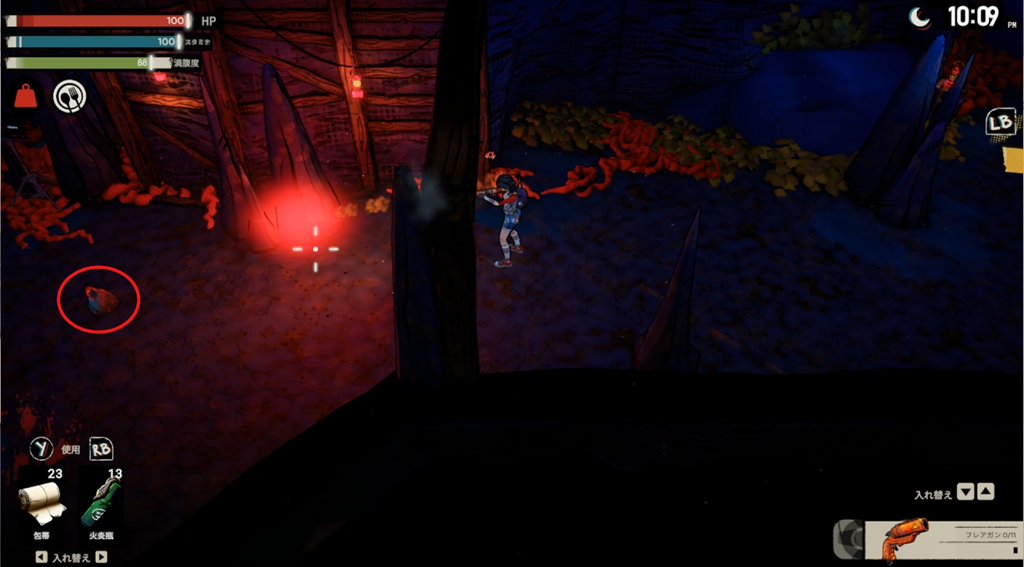Click the red weight status icon
Image resolution: width=1024 pixels, height=567 pixels.
point(25,97)
